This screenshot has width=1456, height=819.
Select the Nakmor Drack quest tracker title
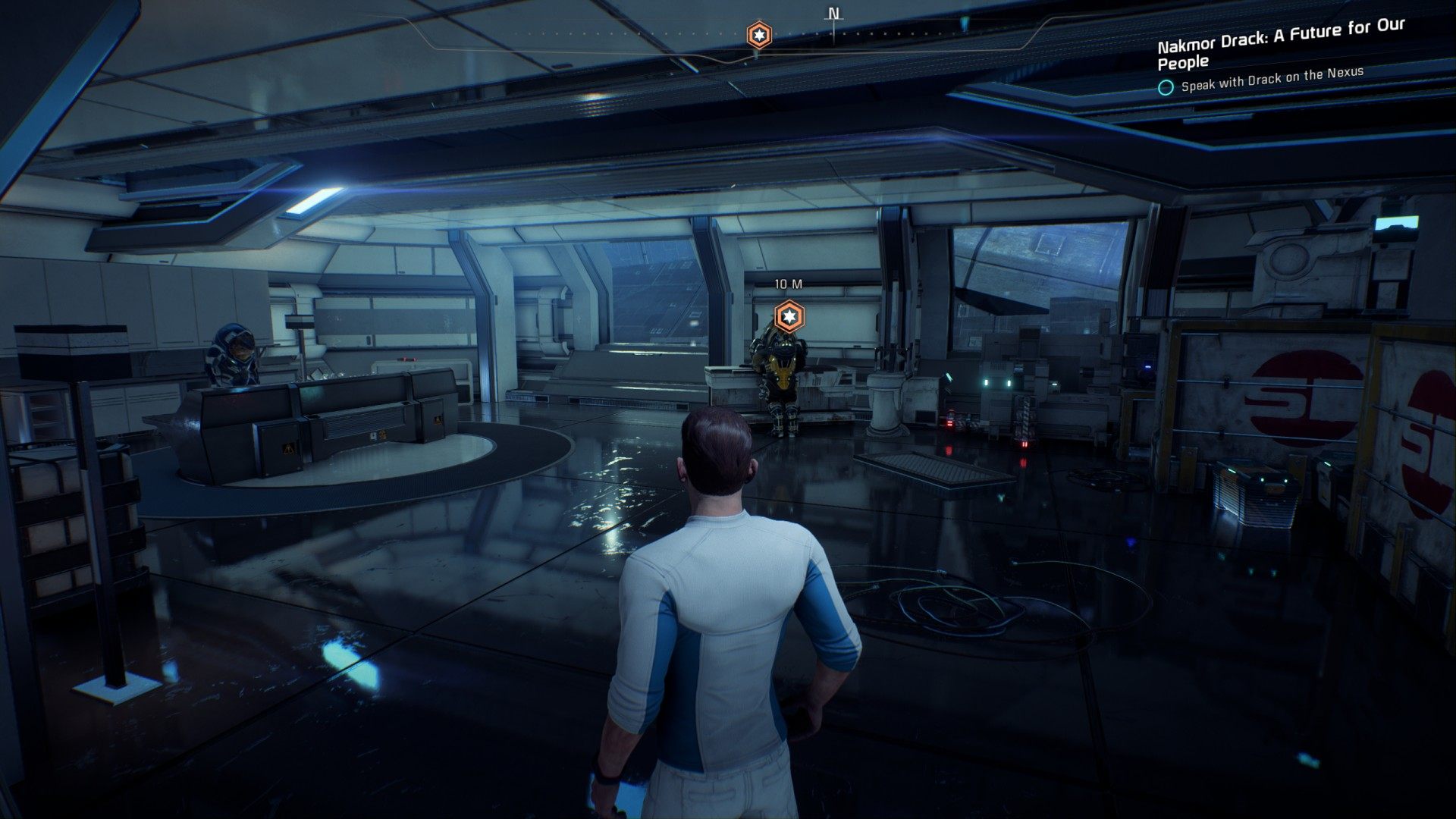click(x=1281, y=44)
